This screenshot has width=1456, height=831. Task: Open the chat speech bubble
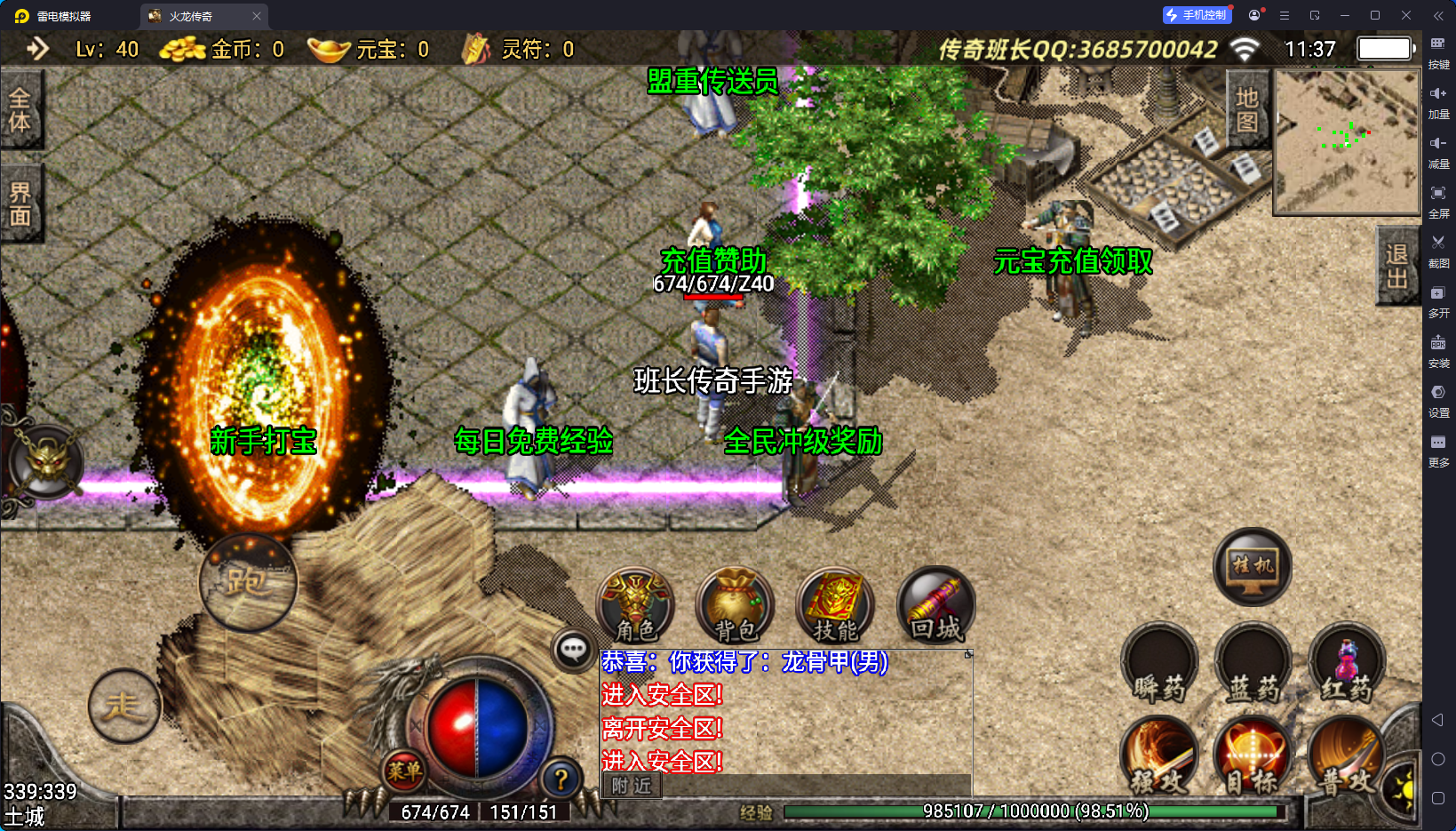point(573,650)
